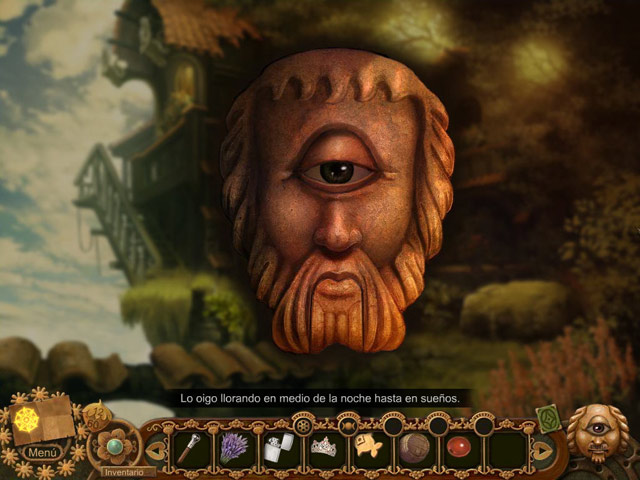Select the red gemstone item
The image size is (640, 480).
pos(459,446)
